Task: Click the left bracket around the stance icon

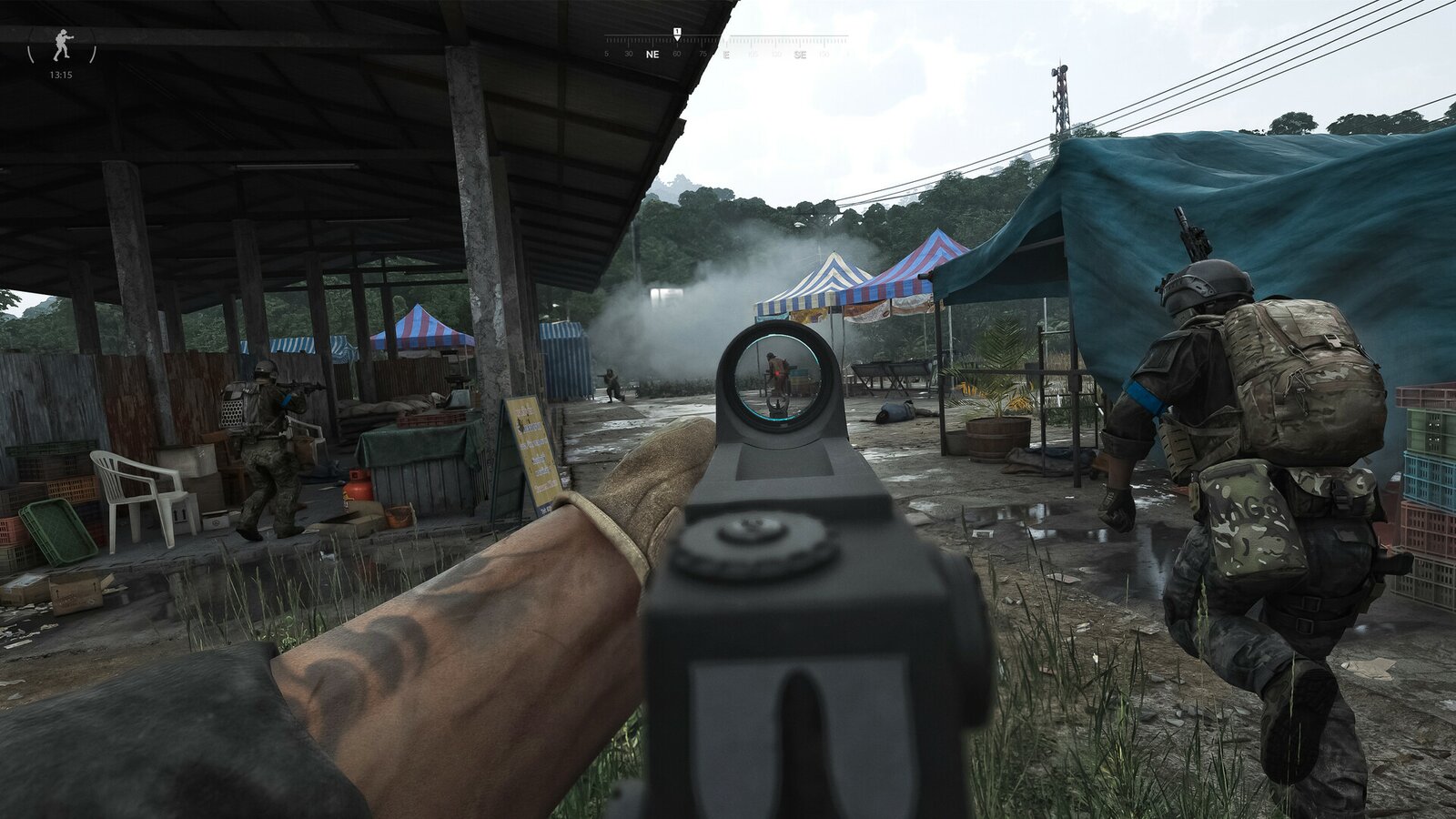Action: pyautogui.click(x=30, y=53)
